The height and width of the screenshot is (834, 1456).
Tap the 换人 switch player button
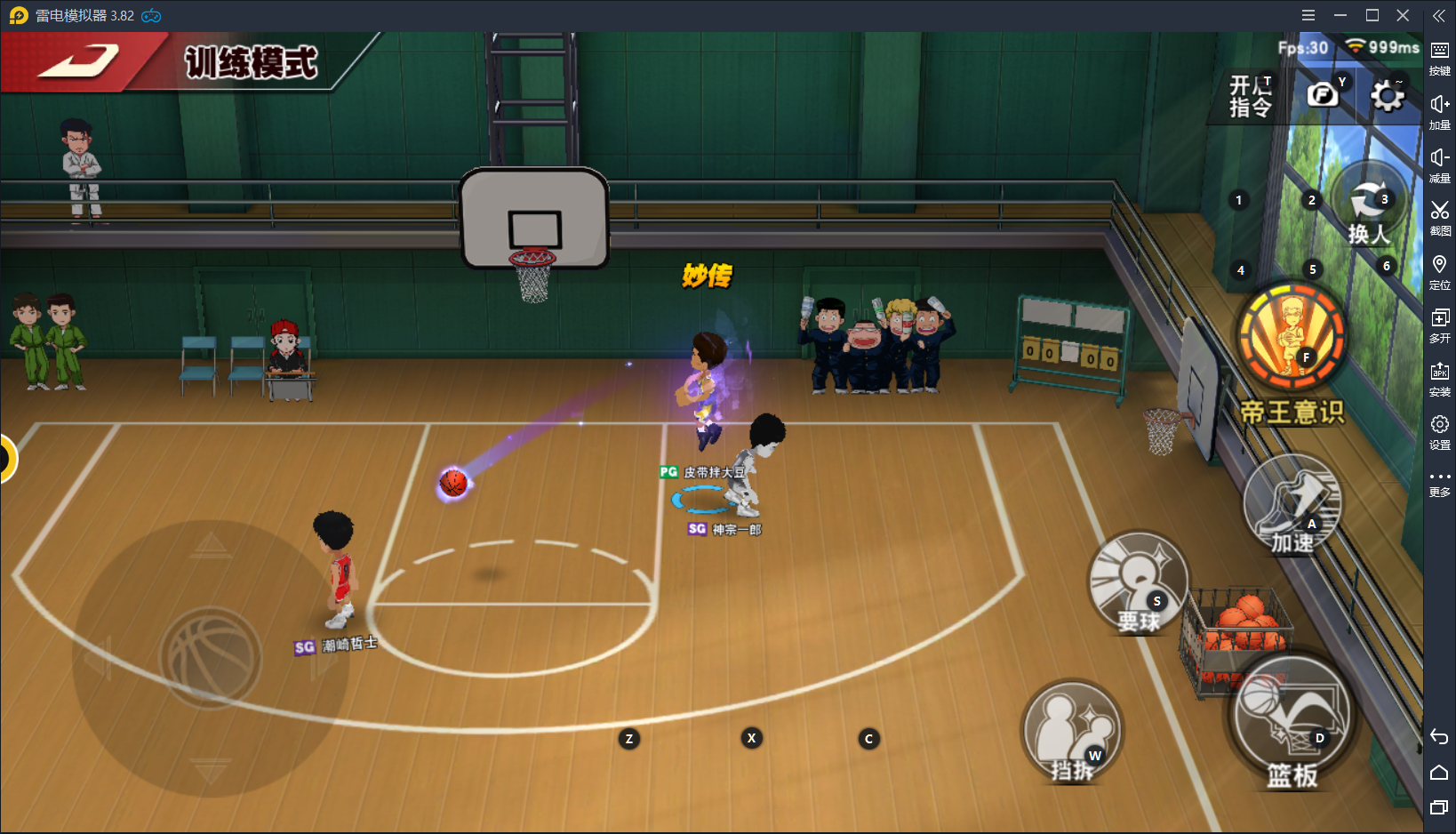(1370, 206)
